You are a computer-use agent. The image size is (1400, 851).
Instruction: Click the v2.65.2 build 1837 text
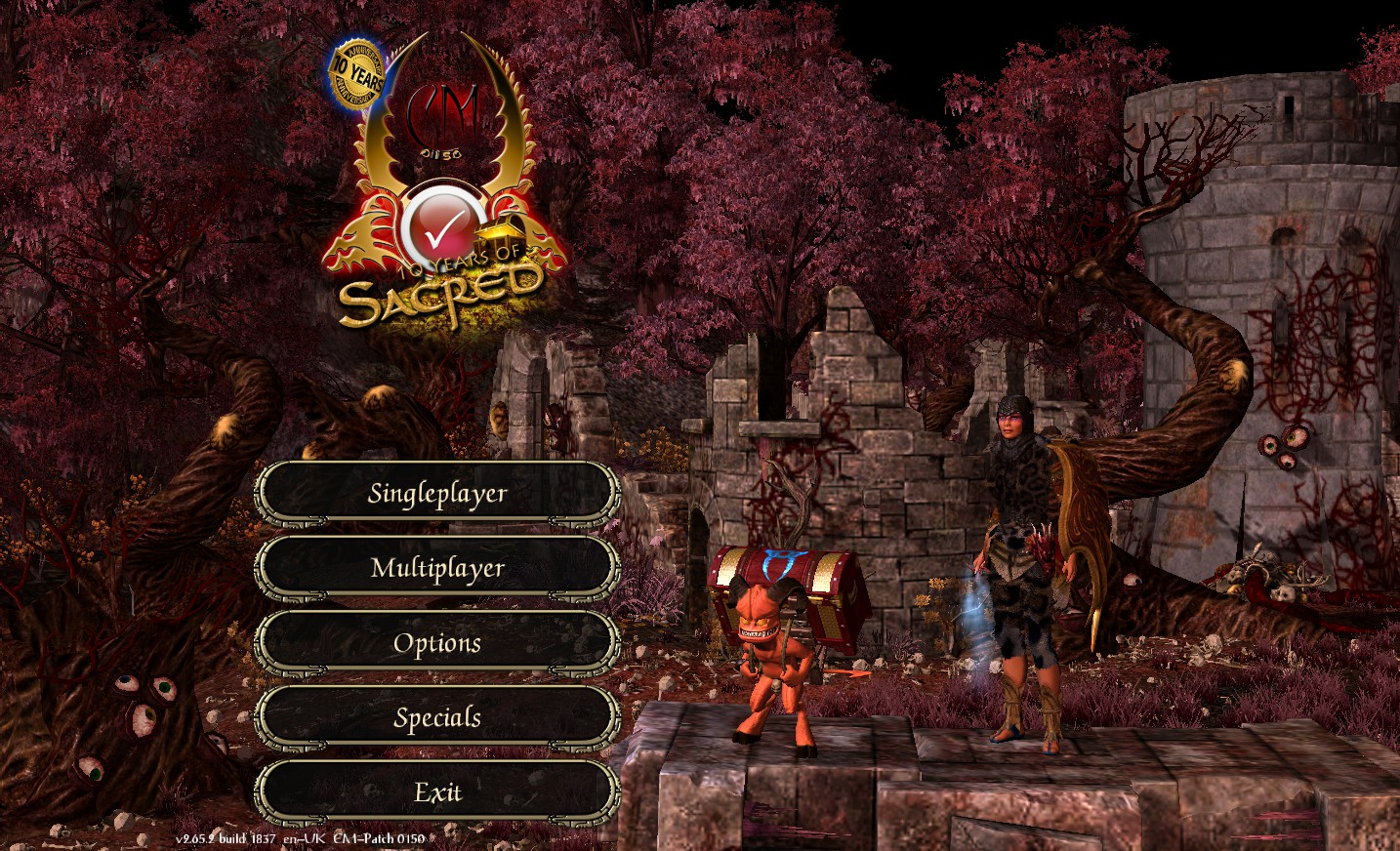[x=225, y=837]
